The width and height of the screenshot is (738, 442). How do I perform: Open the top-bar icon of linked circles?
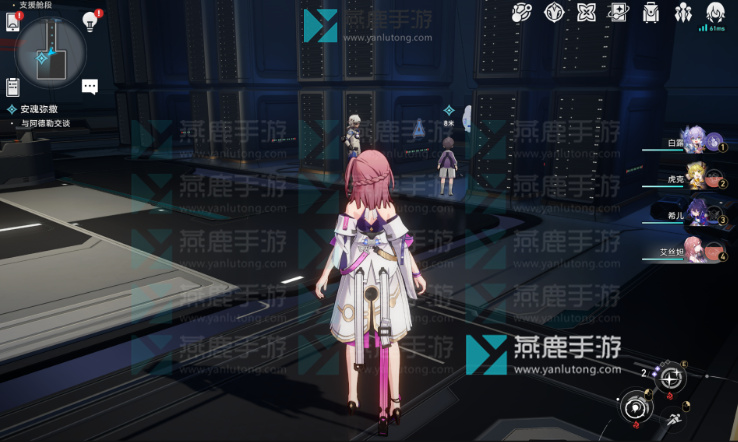[522, 13]
